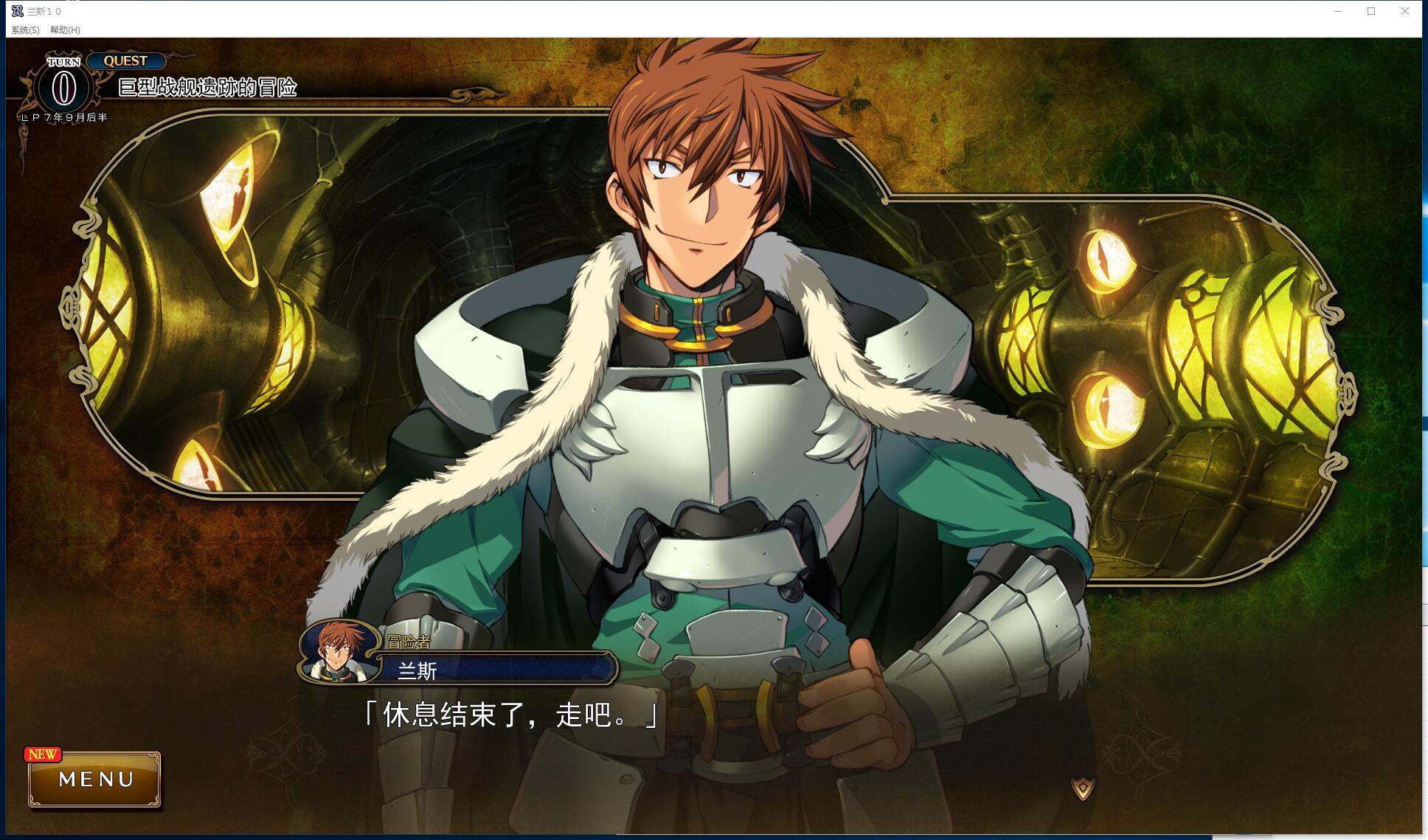Click the QUEST banner at top left
Viewport: 1428px width, 840px height.
pyautogui.click(x=125, y=61)
